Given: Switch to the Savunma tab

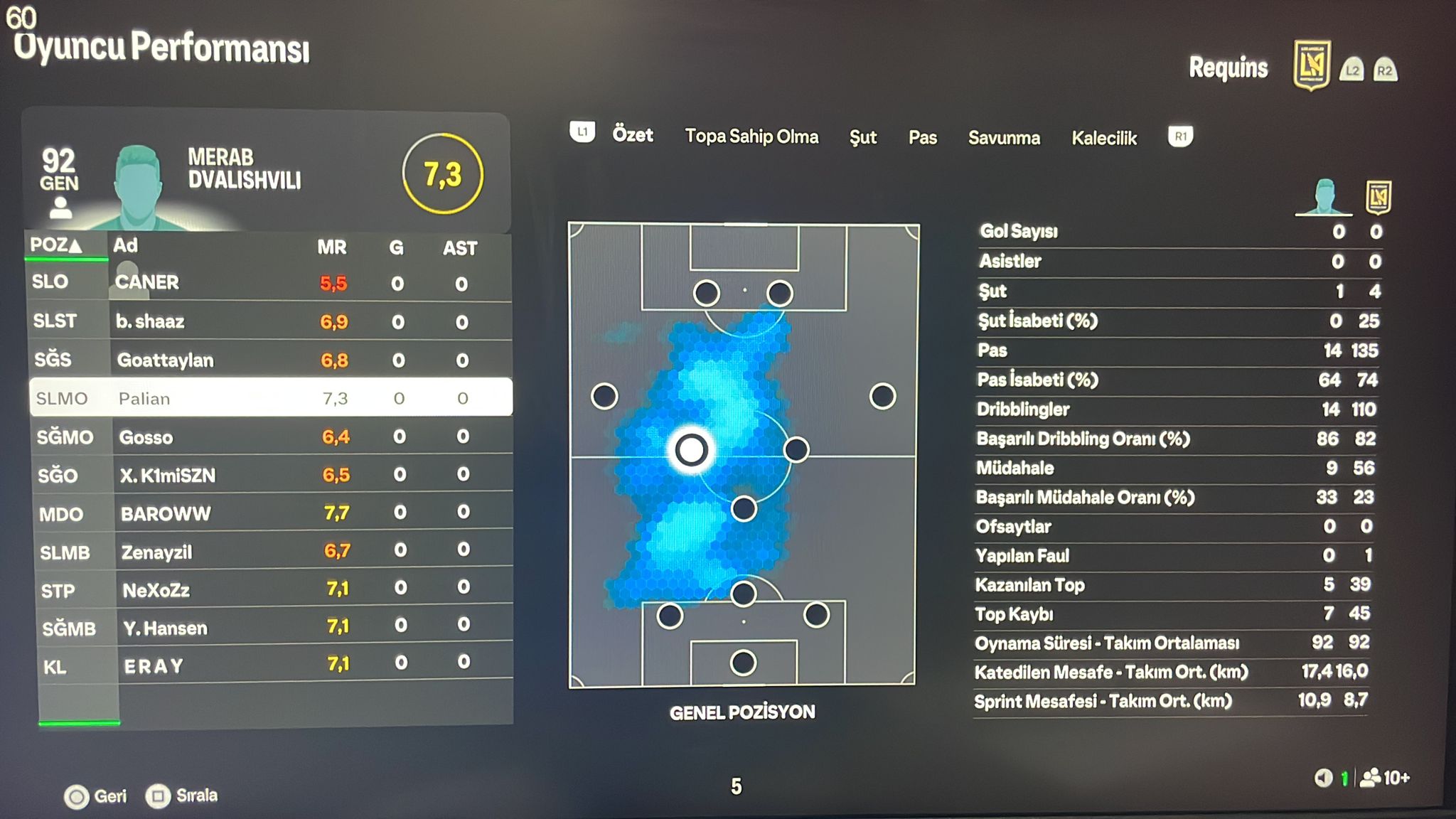Looking at the screenshot, I should (x=1004, y=138).
